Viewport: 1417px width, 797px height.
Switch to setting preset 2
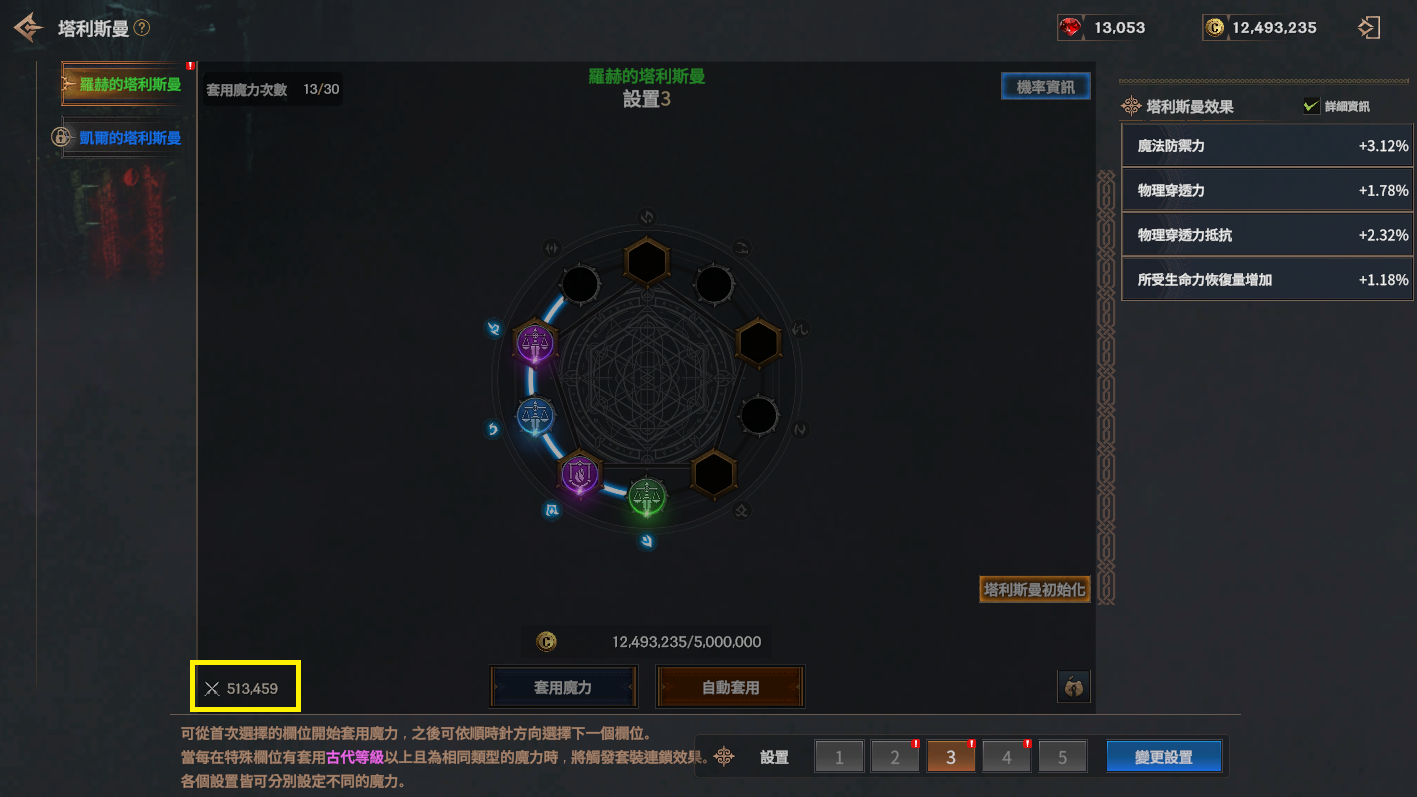pyautogui.click(x=895, y=757)
